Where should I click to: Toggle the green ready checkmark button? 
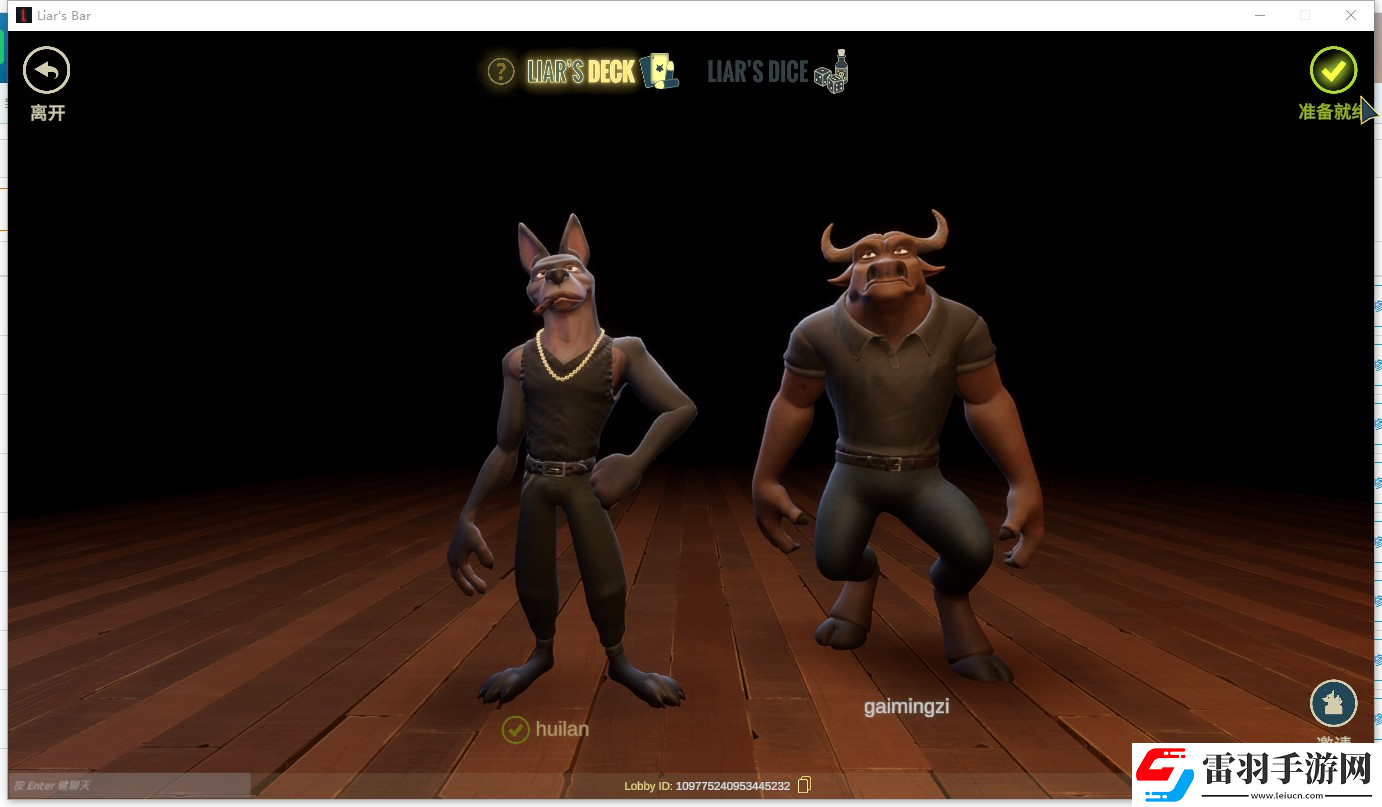1333,70
